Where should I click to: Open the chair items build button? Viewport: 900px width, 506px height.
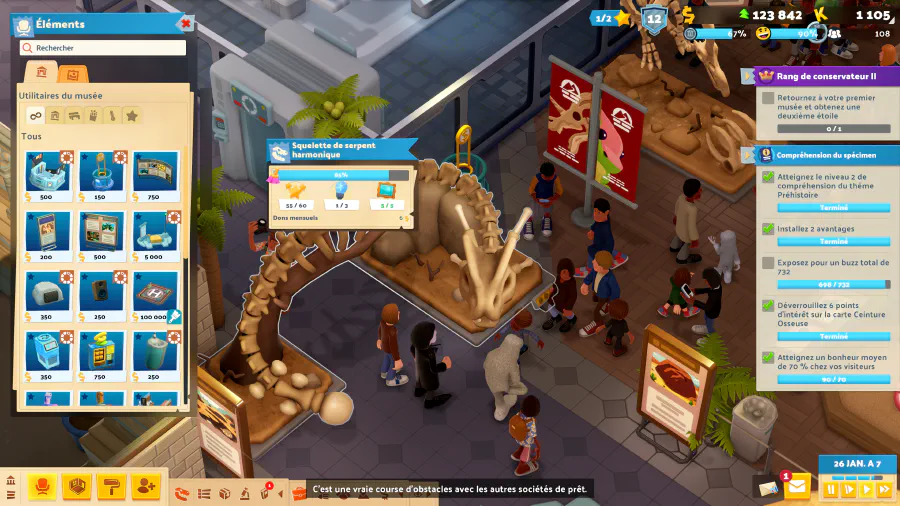pyautogui.click(x=42, y=487)
